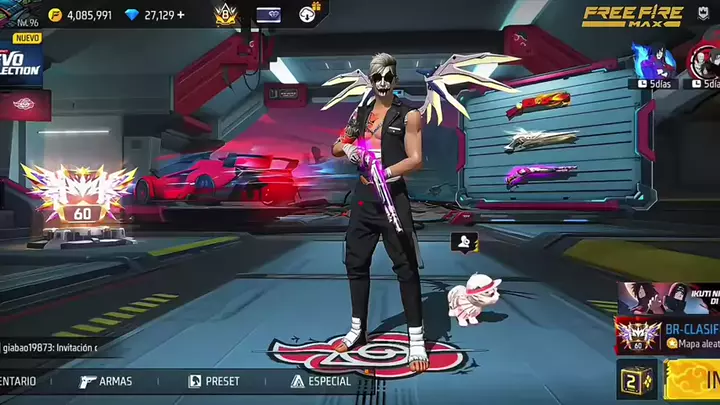The height and width of the screenshot is (405, 720).
Task: Open the purple diamond membership card
Action: [x=268, y=15]
